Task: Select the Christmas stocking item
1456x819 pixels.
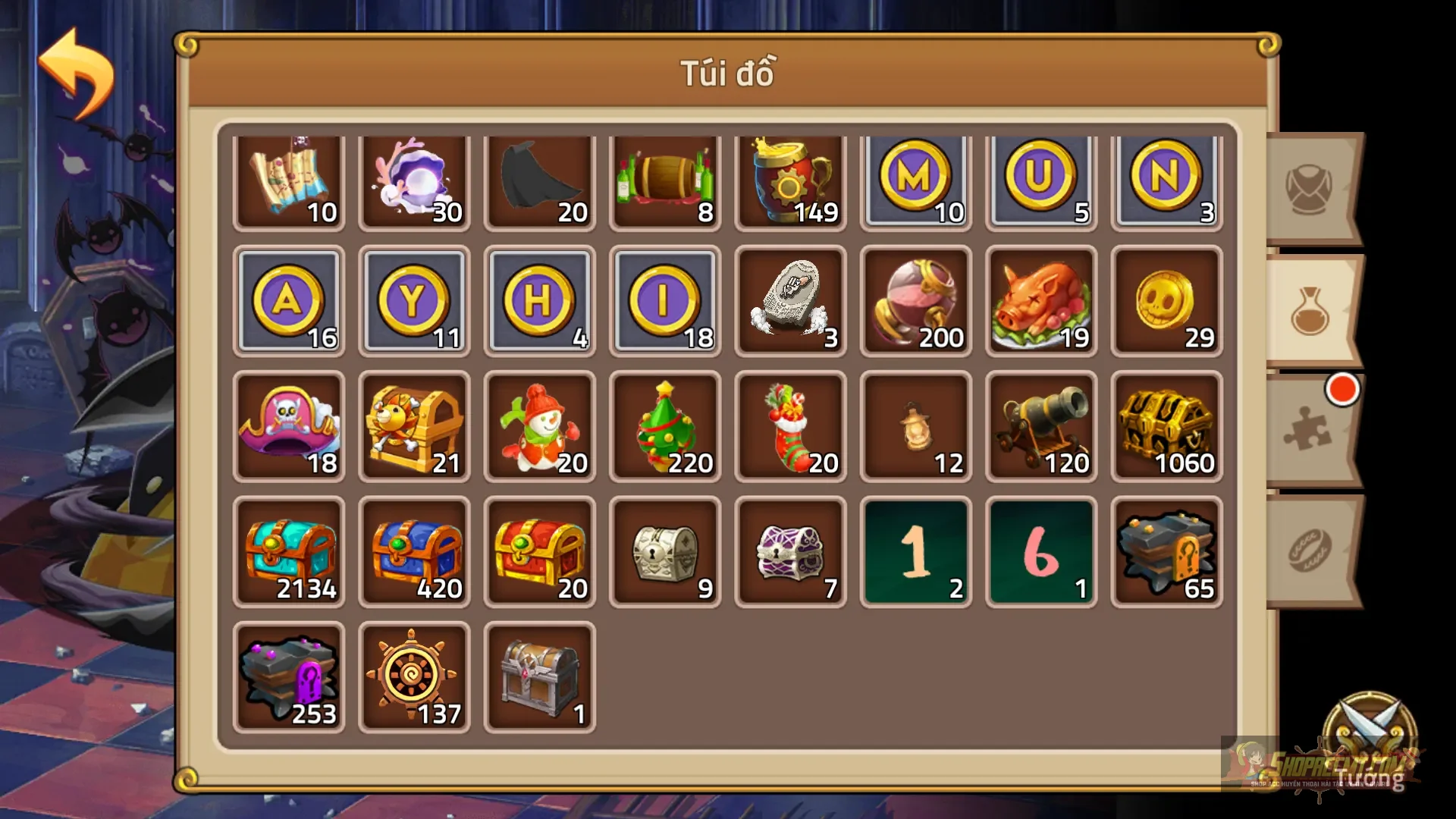Action: pyautogui.click(x=790, y=426)
